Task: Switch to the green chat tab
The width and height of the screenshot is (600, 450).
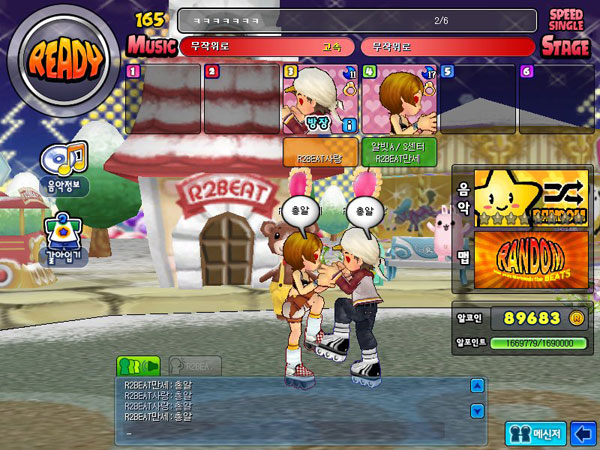Action: pos(138,366)
